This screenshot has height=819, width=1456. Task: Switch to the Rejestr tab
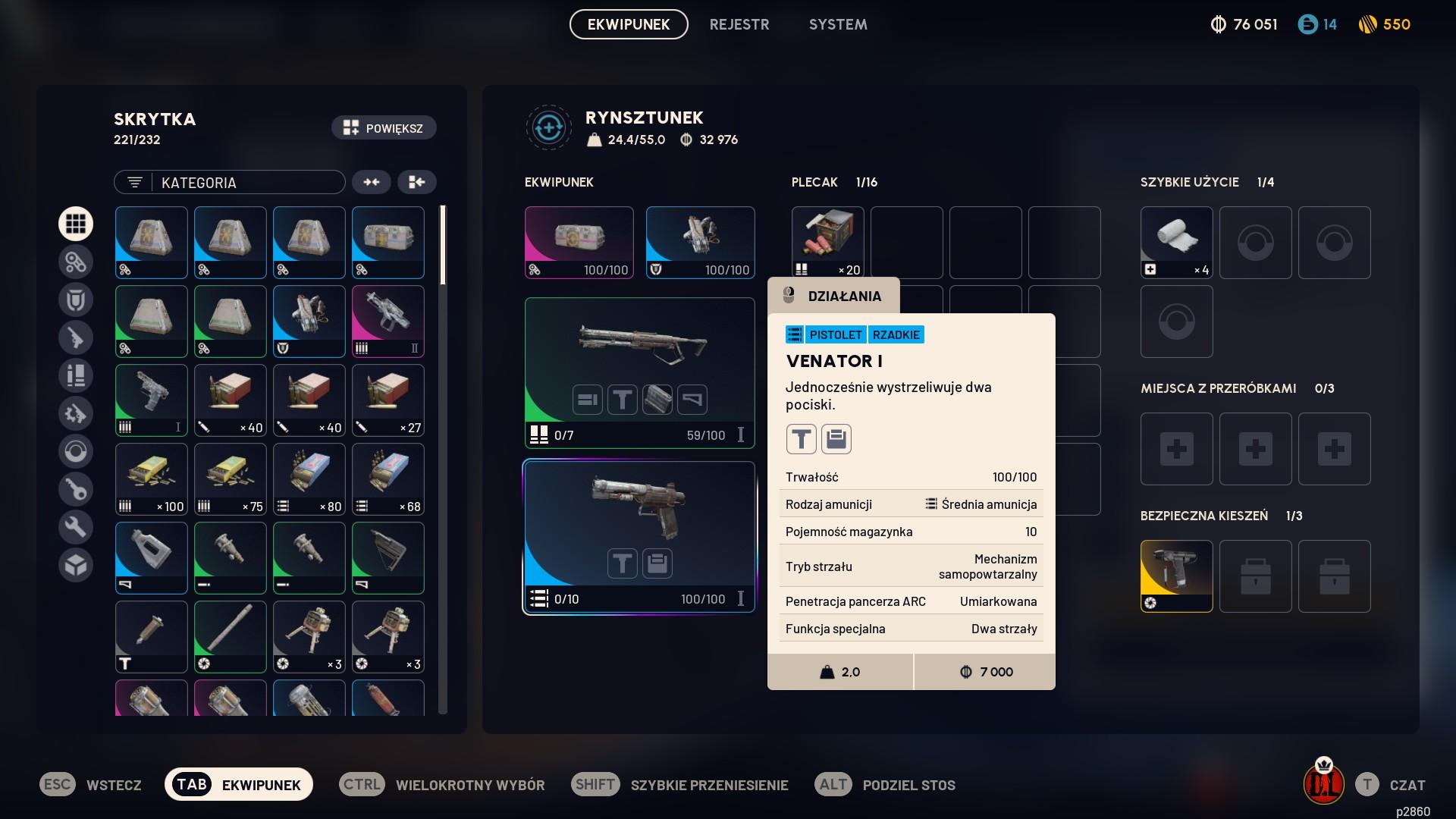click(x=739, y=24)
